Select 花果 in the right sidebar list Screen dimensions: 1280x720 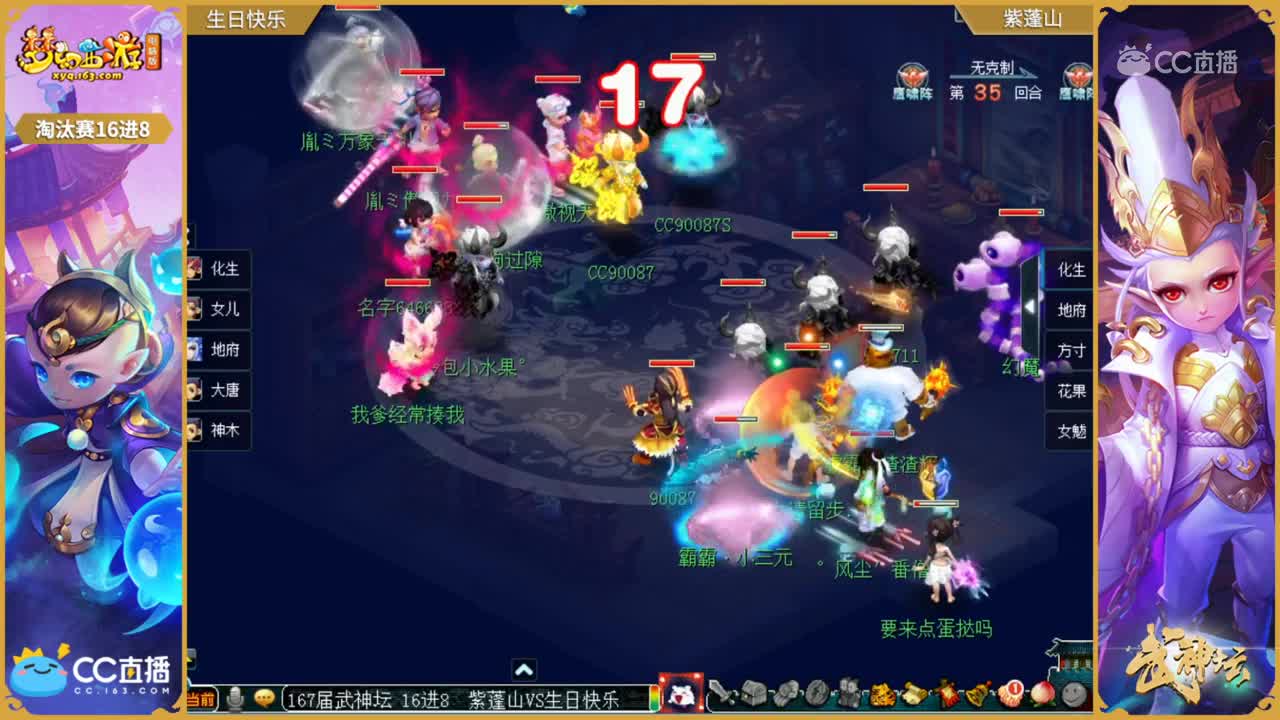(x=1069, y=391)
